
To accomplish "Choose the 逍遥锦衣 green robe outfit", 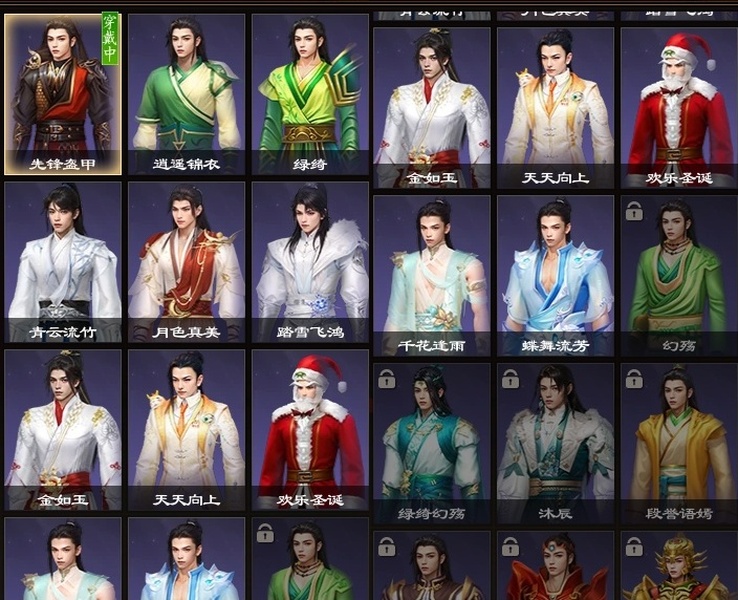I will (186, 94).
